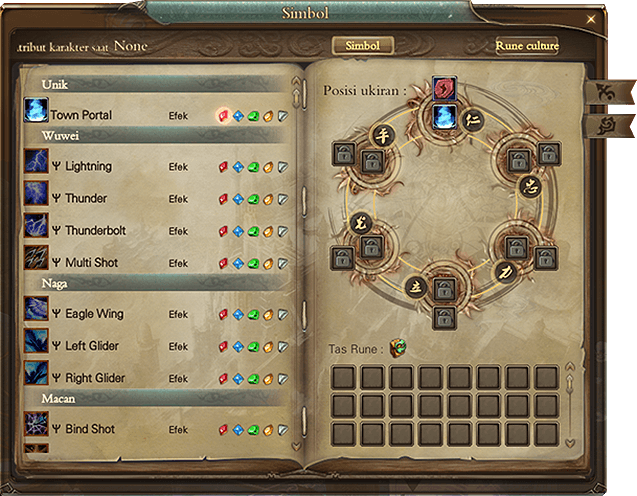Select the Left Glider skill
Viewport: 637px width, 496px height.
(93, 346)
